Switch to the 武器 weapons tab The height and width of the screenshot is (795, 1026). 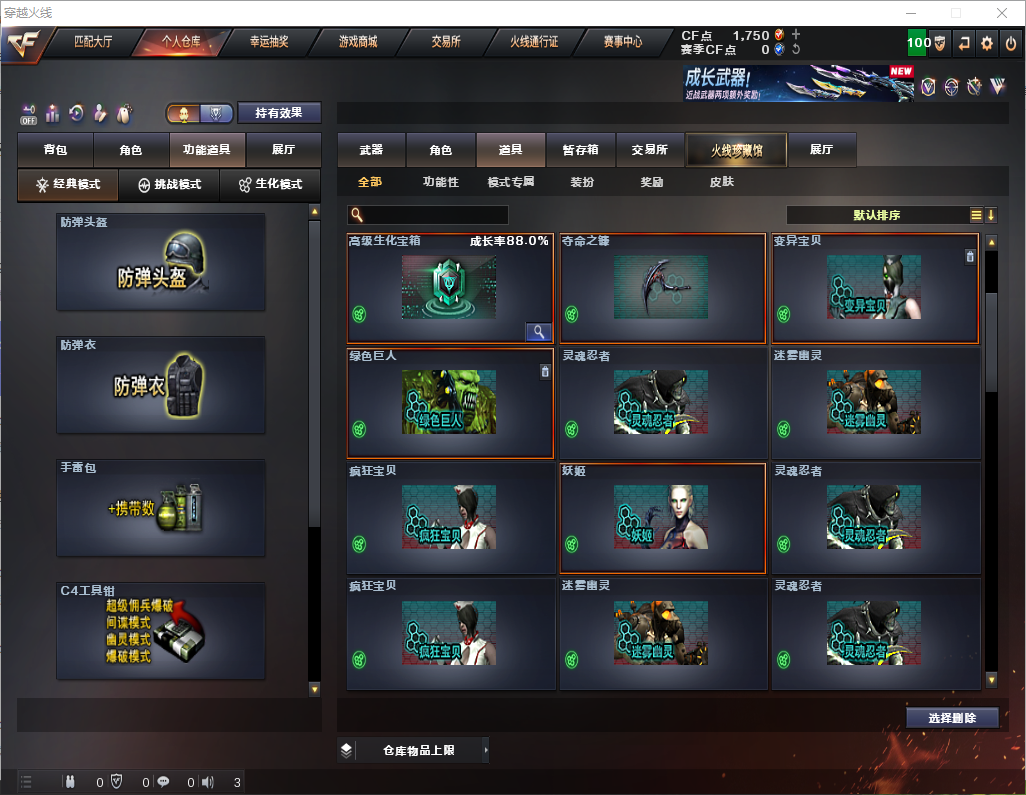(x=371, y=150)
